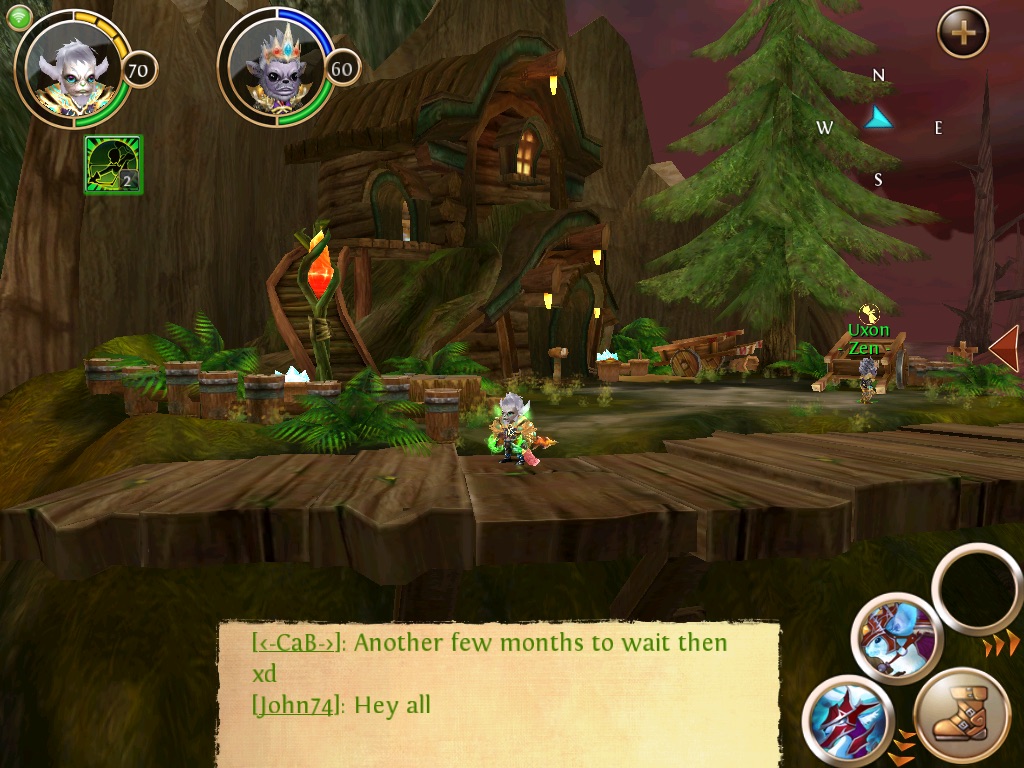The height and width of the screenshot is (768, 1024).
Task: Open the plus menu button
Action: 962,33
